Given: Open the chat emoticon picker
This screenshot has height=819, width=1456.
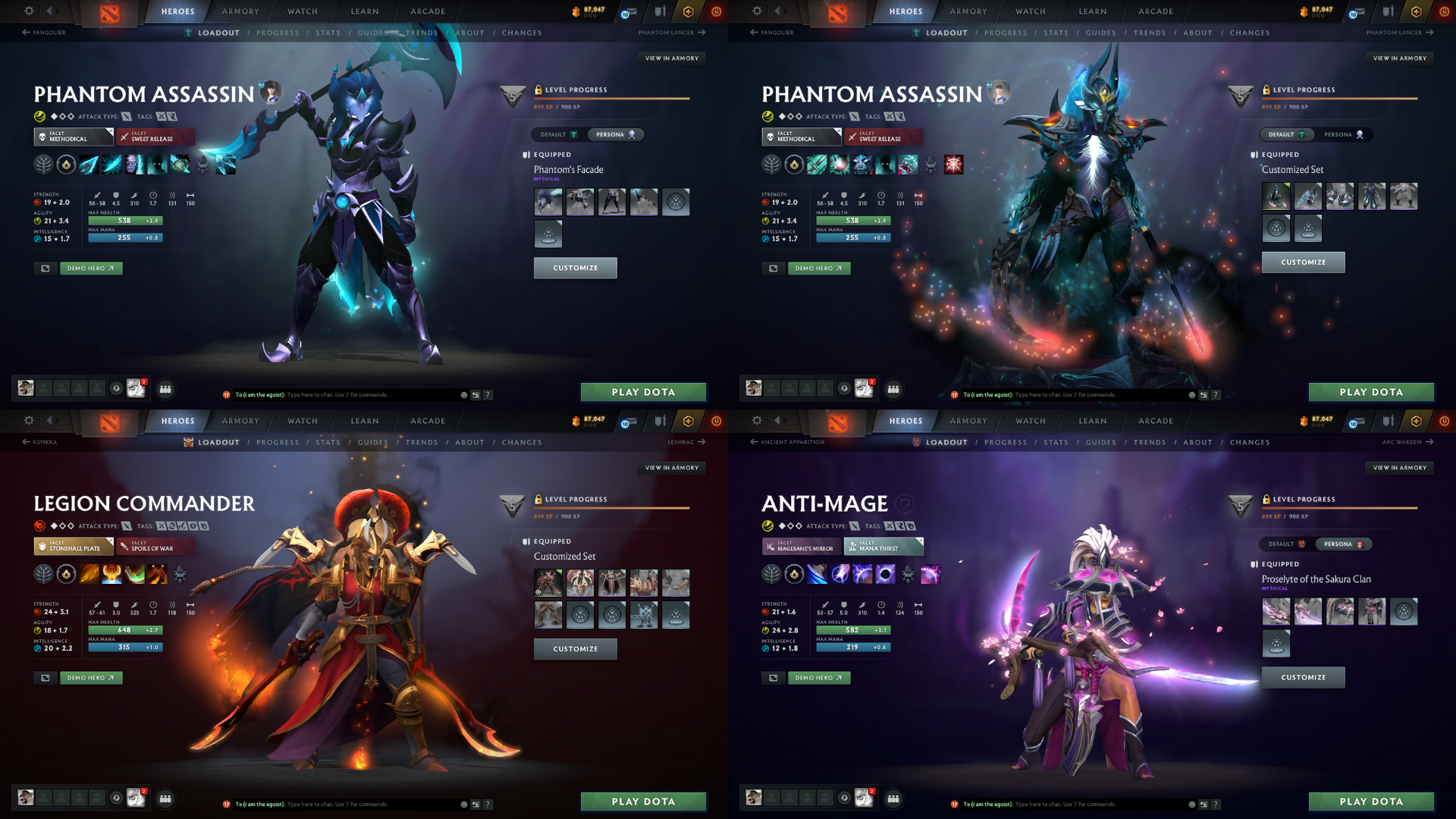Looking at the screenshot, I should tap(463, 394).
